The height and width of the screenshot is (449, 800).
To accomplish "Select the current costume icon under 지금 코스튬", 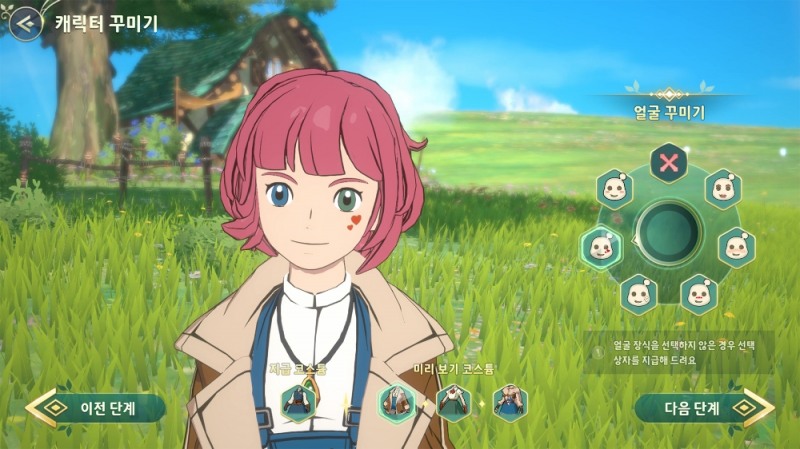I will pos(298,403).
